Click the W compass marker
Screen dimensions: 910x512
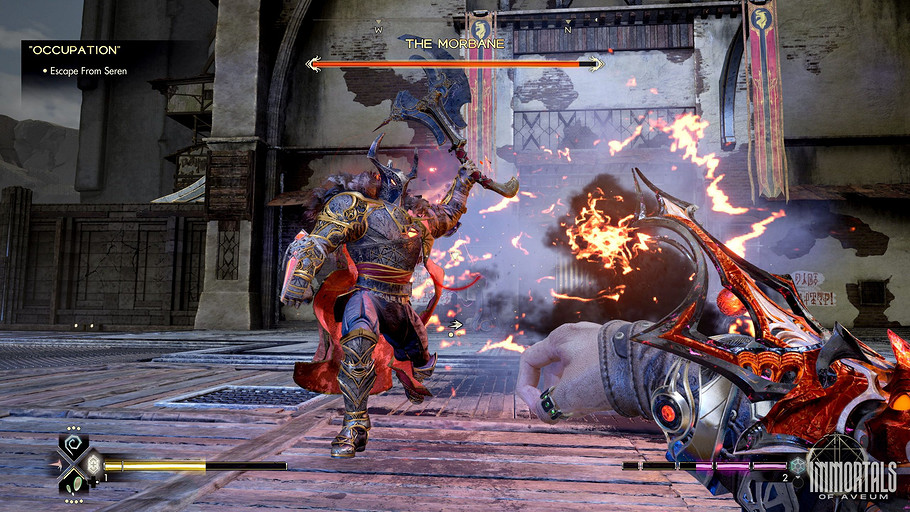coord(378,29)
